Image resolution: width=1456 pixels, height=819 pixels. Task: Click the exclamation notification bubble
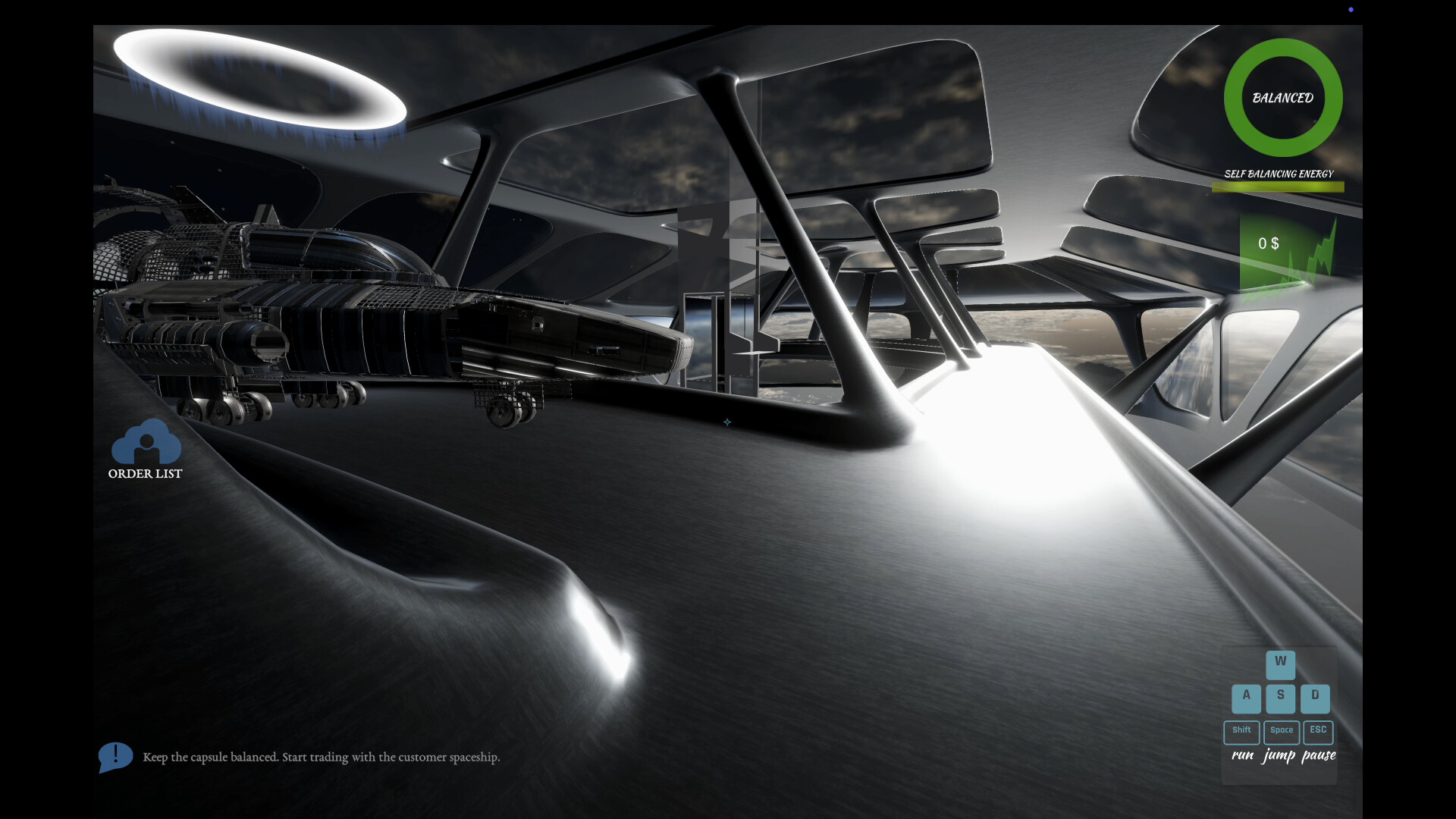(115, 756)
